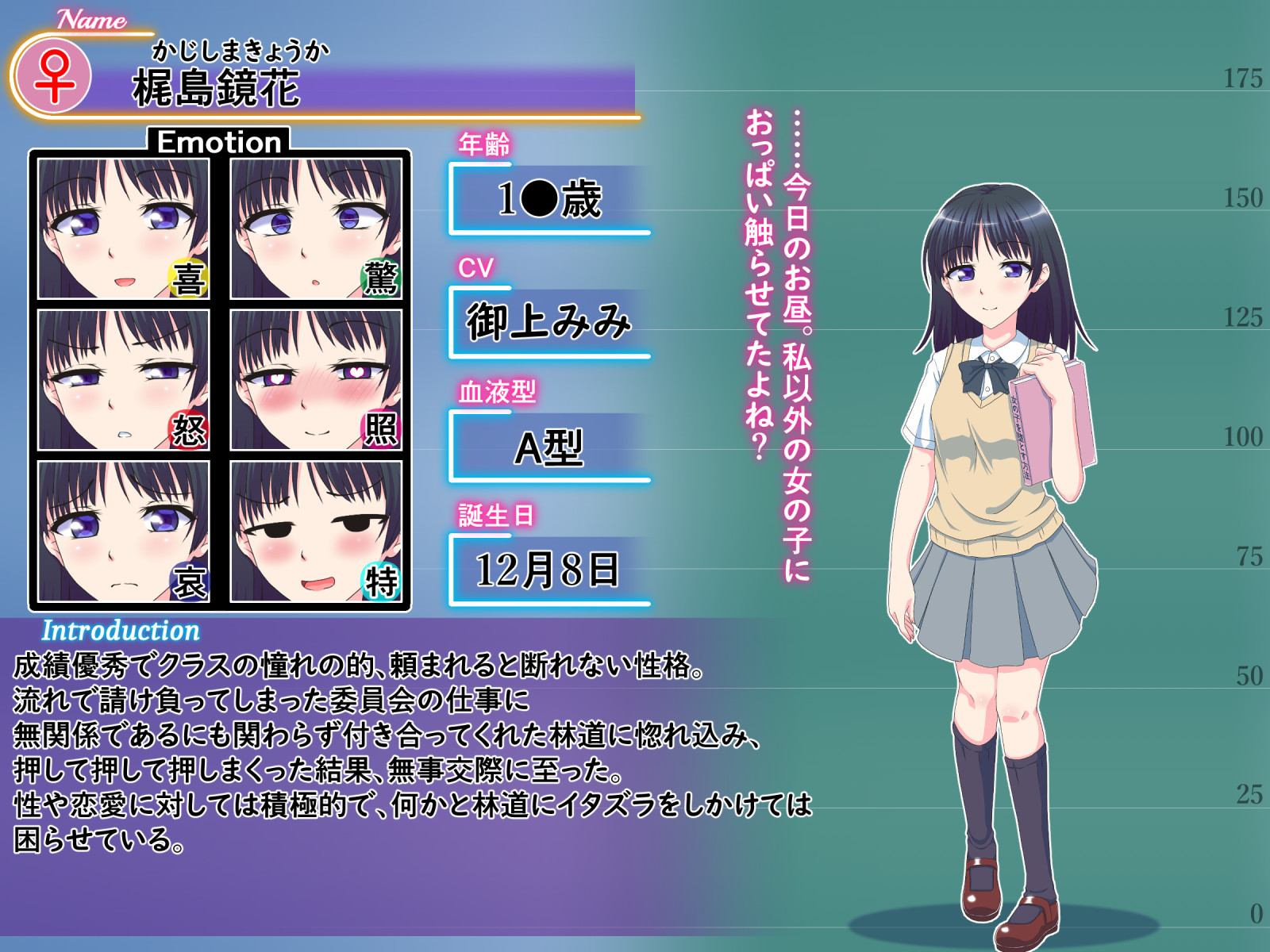Viewport: 1270px width, 952px height.
Task: Show the 特 (special) emotion portrait
Action: 316,532
